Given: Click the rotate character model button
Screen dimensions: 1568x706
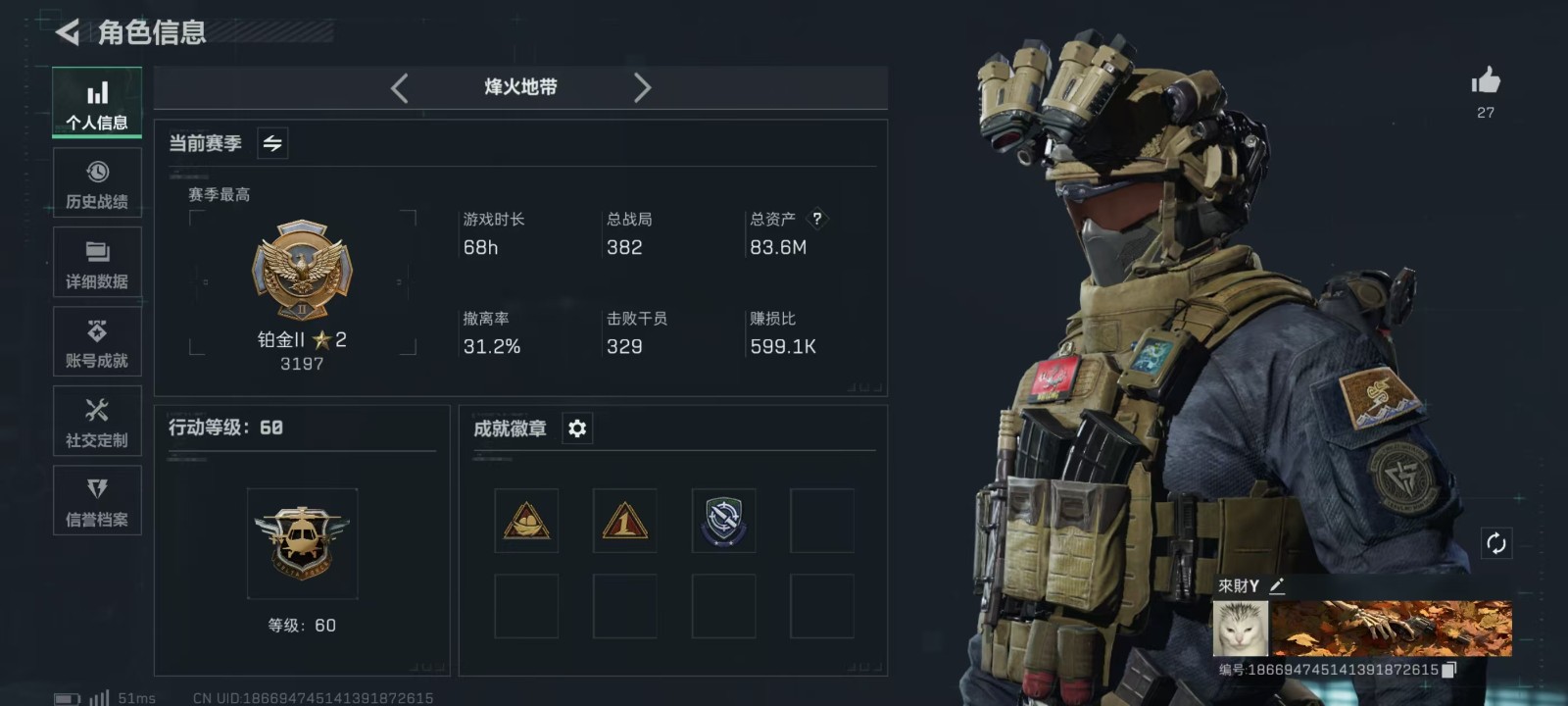Looking at the screenshot, I should coord(1495,543).
